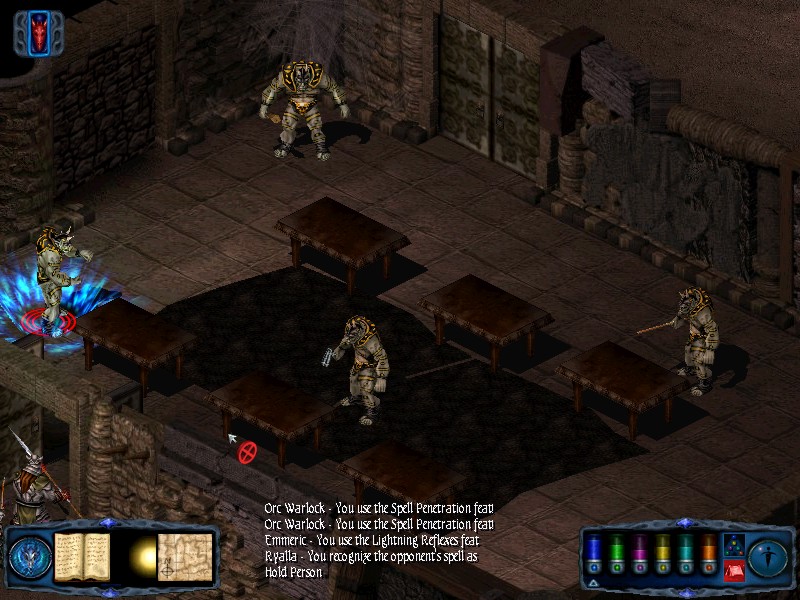Click the red tent rest button
Viewport: 800px width, 600px height.
(732, 571)
